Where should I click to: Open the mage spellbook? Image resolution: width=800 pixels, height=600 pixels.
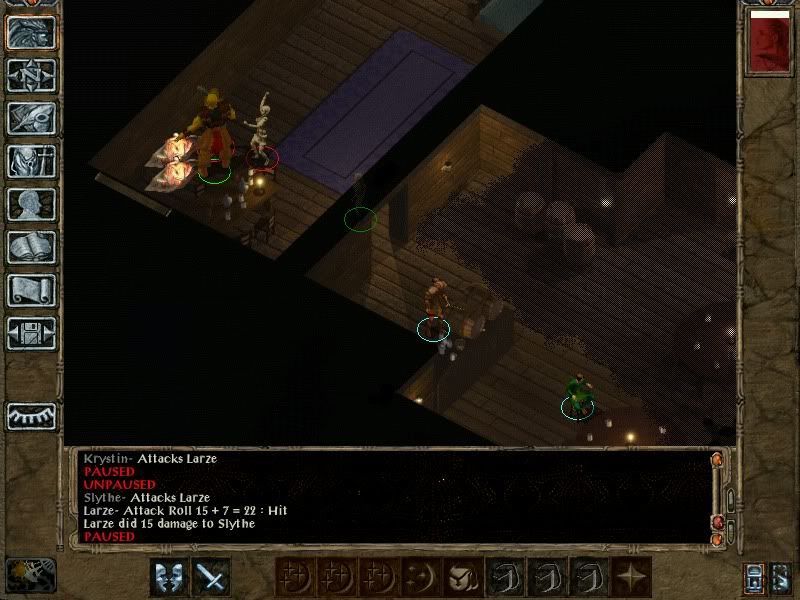[x=31, y=247]
